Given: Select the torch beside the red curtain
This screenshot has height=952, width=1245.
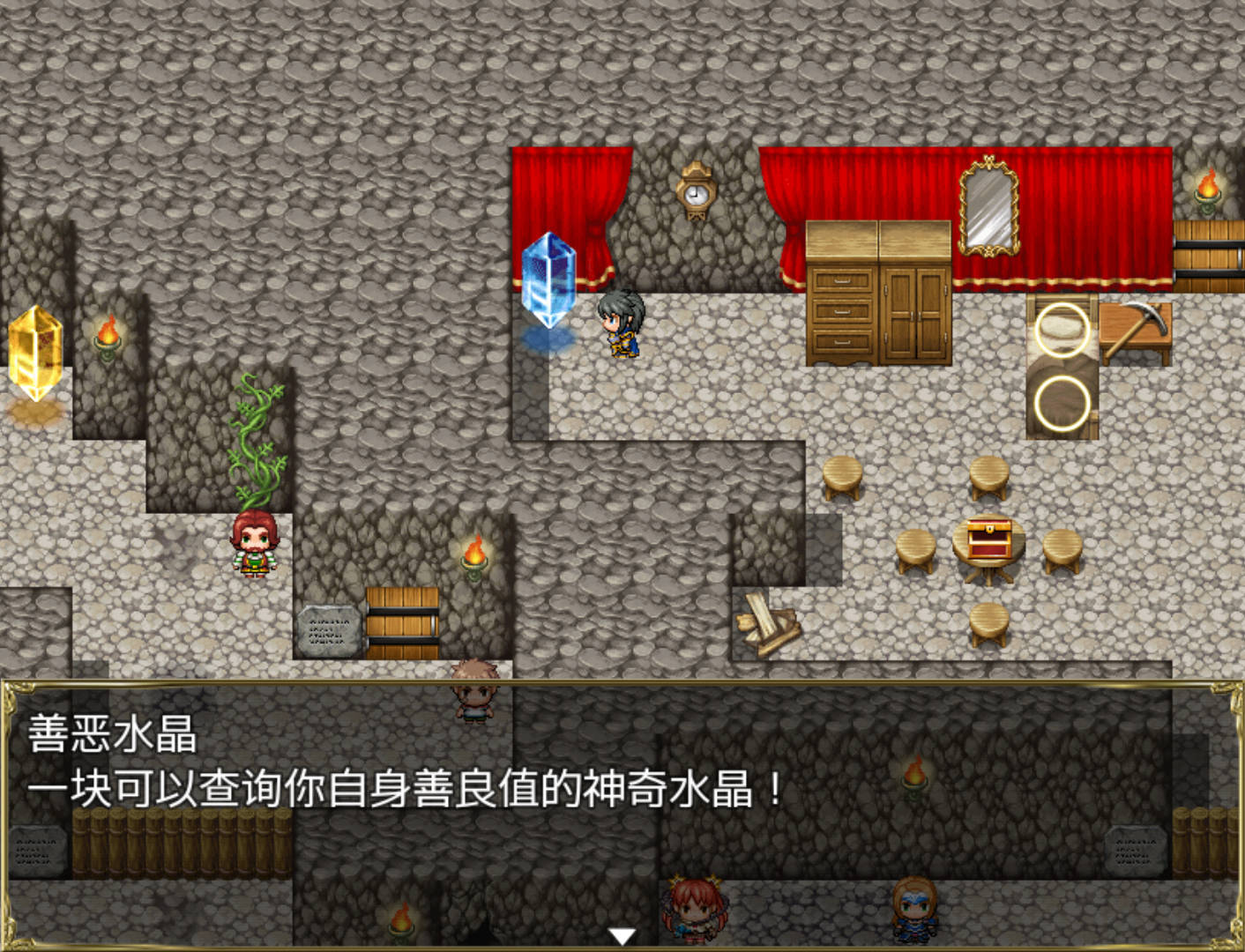Looking at the screenshot, I should [1206, 190].
